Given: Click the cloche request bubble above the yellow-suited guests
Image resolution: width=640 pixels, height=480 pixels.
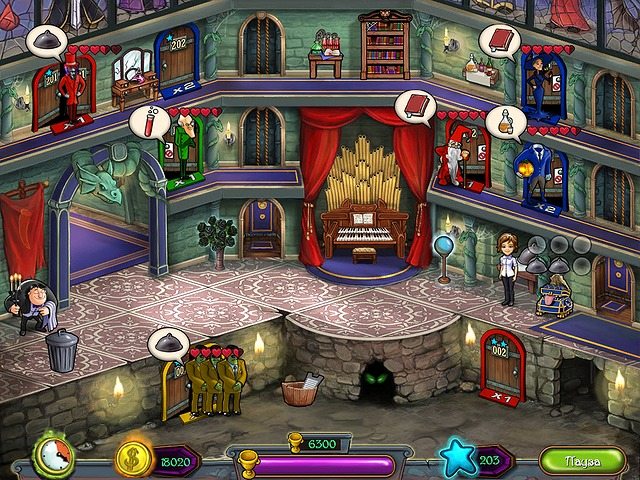Looking at the screenshot, I should tap(167, 345).
